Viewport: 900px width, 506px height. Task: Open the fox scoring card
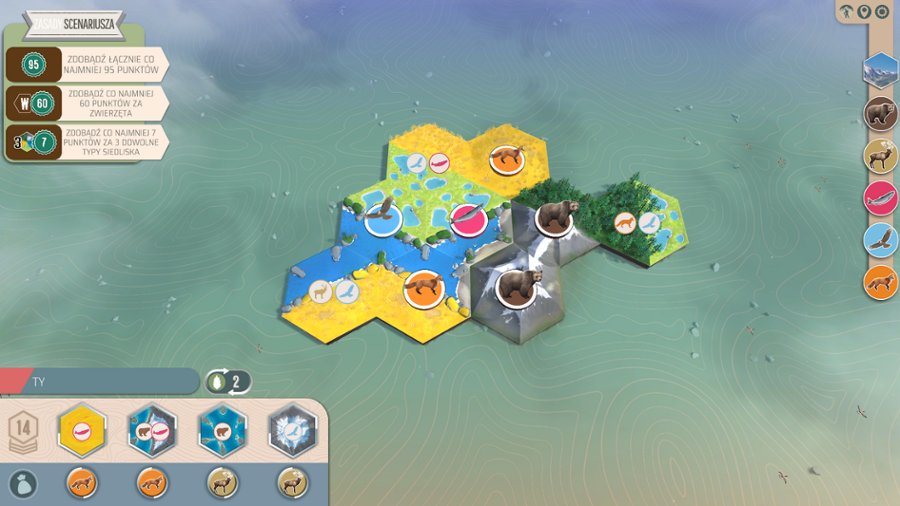pyautogui.click(x=881, y=282)
